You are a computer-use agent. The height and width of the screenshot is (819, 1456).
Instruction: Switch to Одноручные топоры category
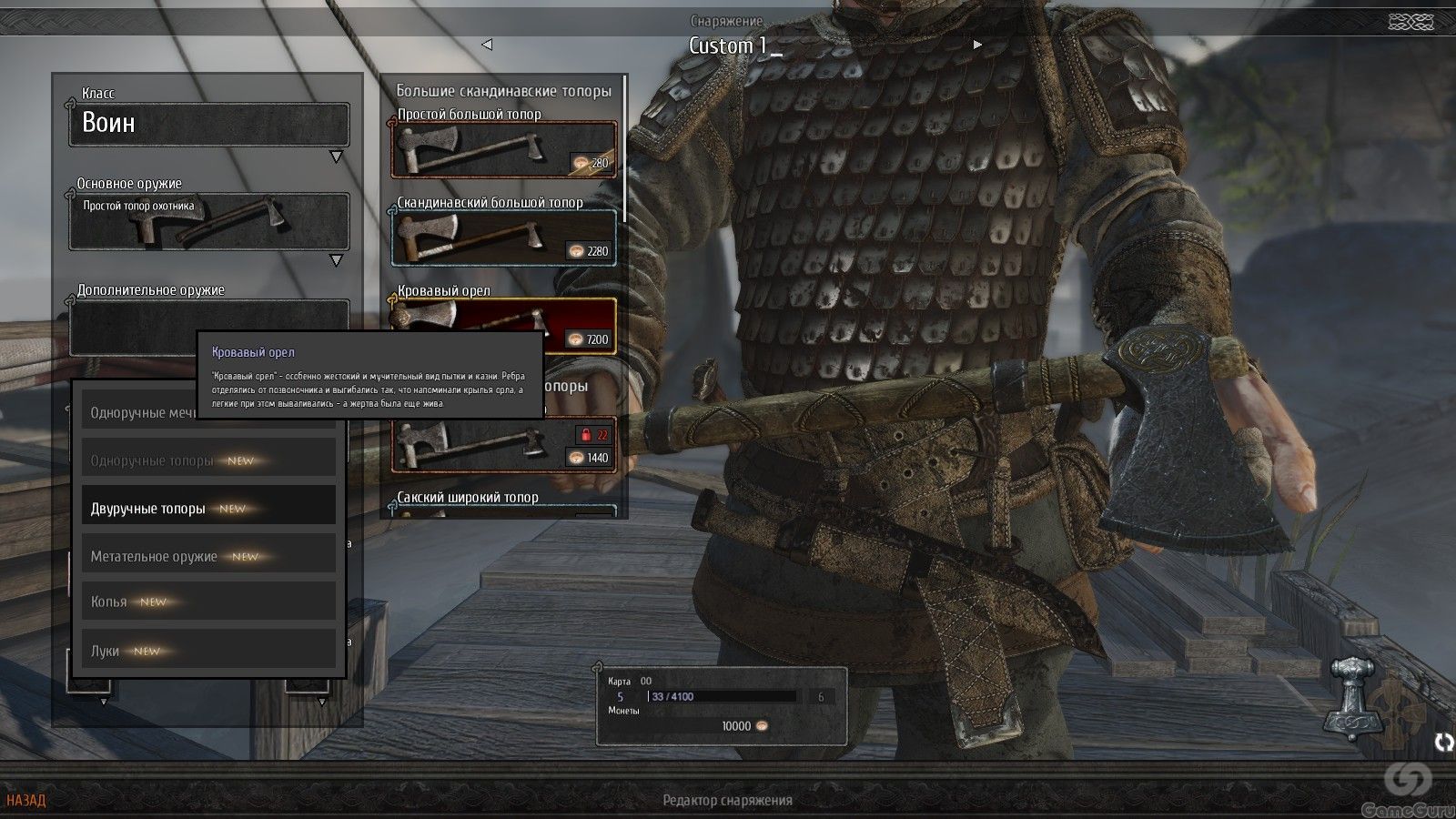pos(208,460)
